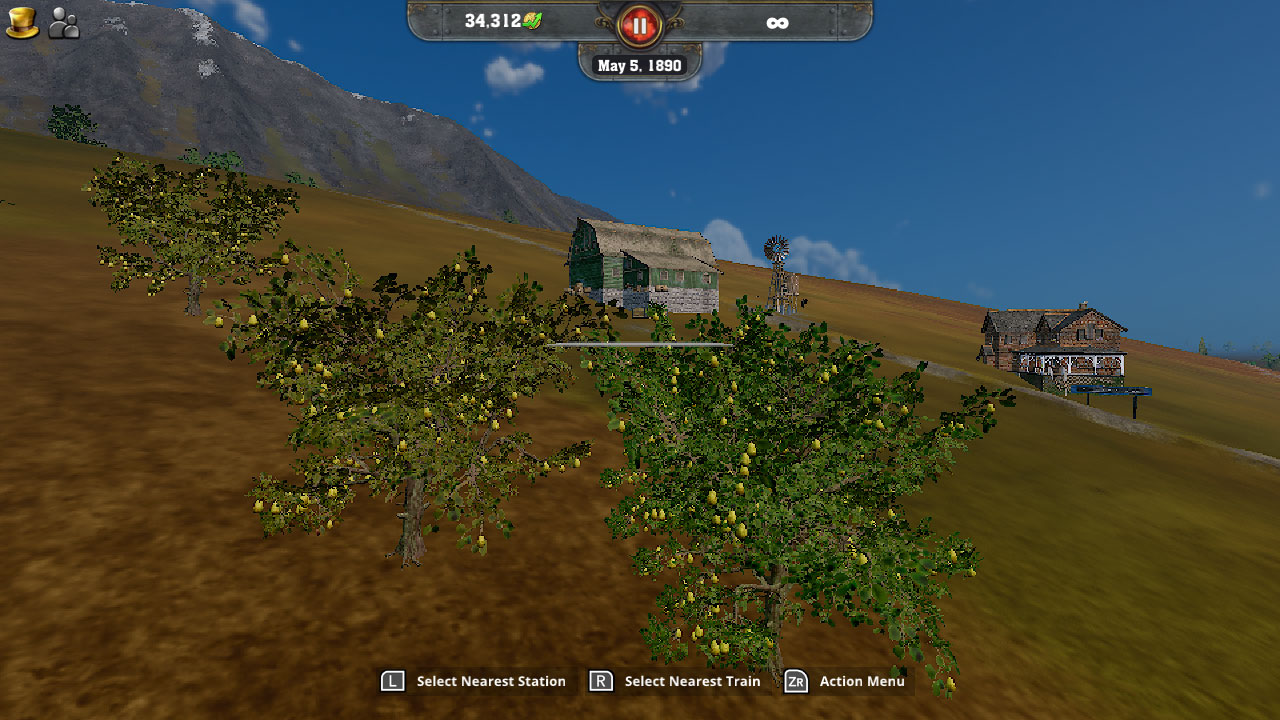The image size is (1280, 720).
Task: Click the ZR button prompt icon
Action: tap(795, 681)
